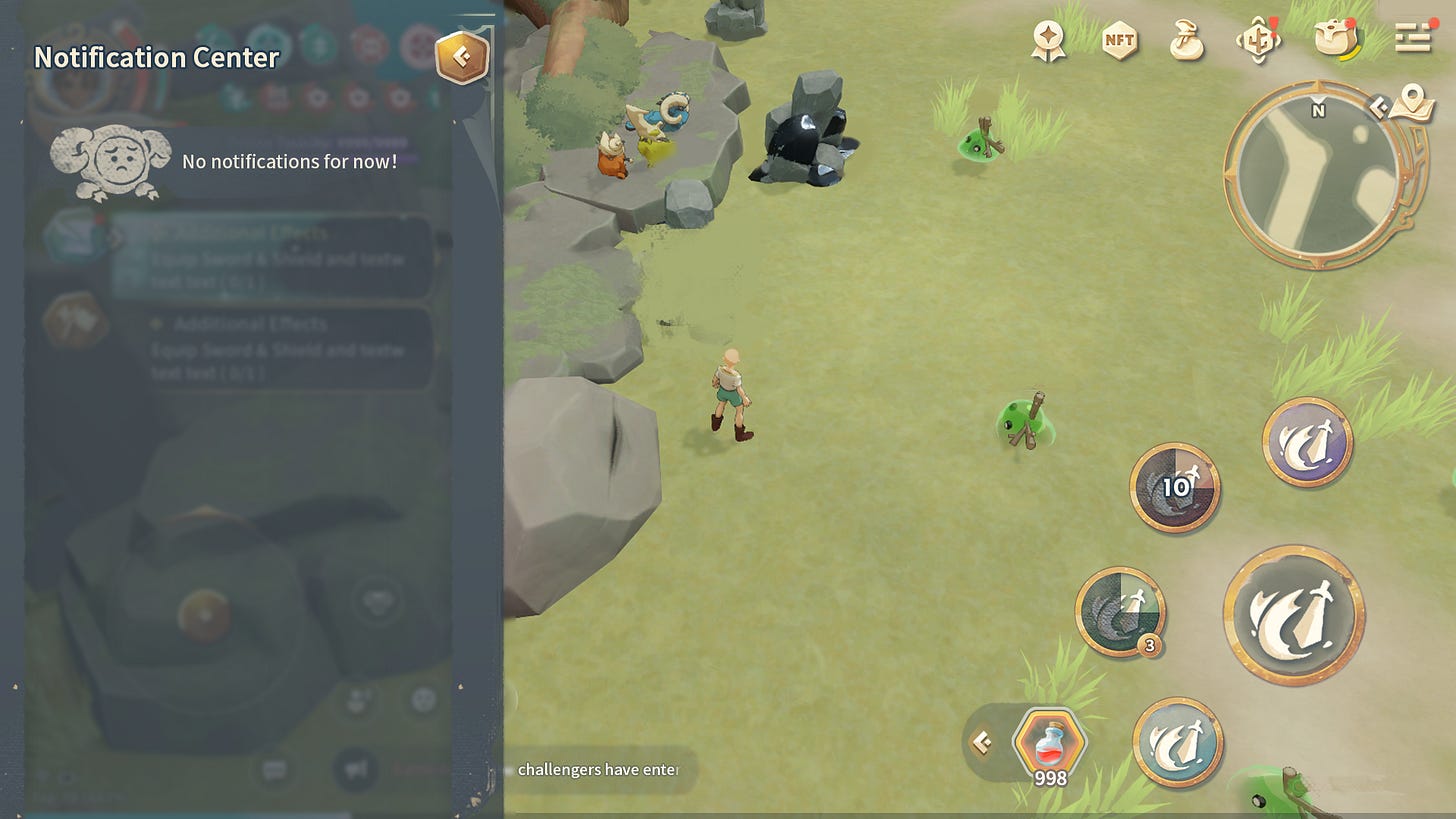Open the medal ribbon achievements icon
Screen dimensions: 1456x819
pyautogui.click(x=1049, y=40)
